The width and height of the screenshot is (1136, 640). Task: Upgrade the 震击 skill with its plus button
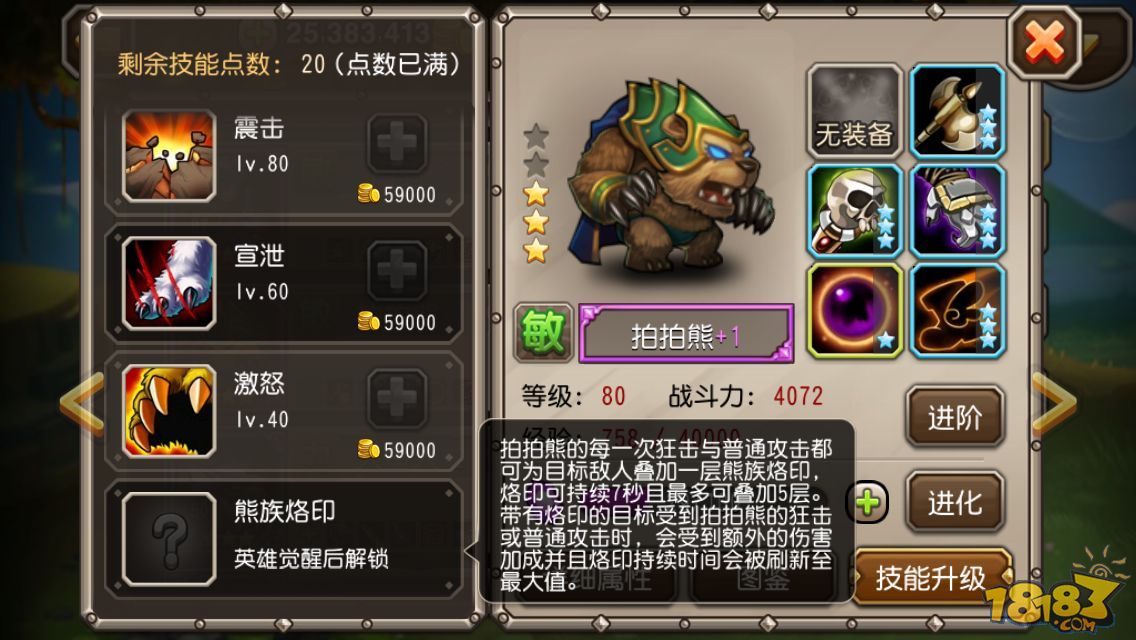pos(398,145)
